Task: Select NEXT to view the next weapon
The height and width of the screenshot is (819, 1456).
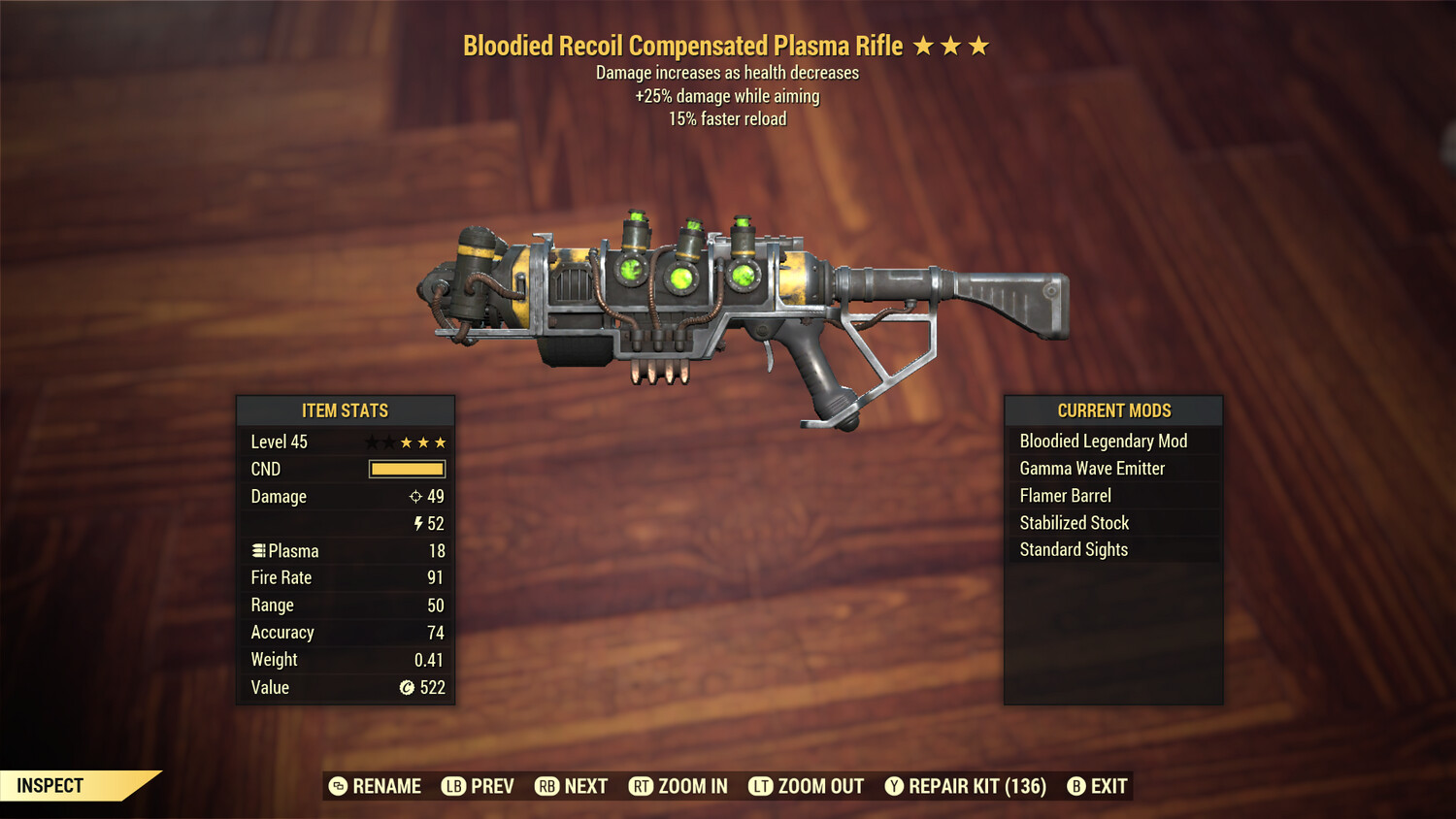Action: point(587,786)
